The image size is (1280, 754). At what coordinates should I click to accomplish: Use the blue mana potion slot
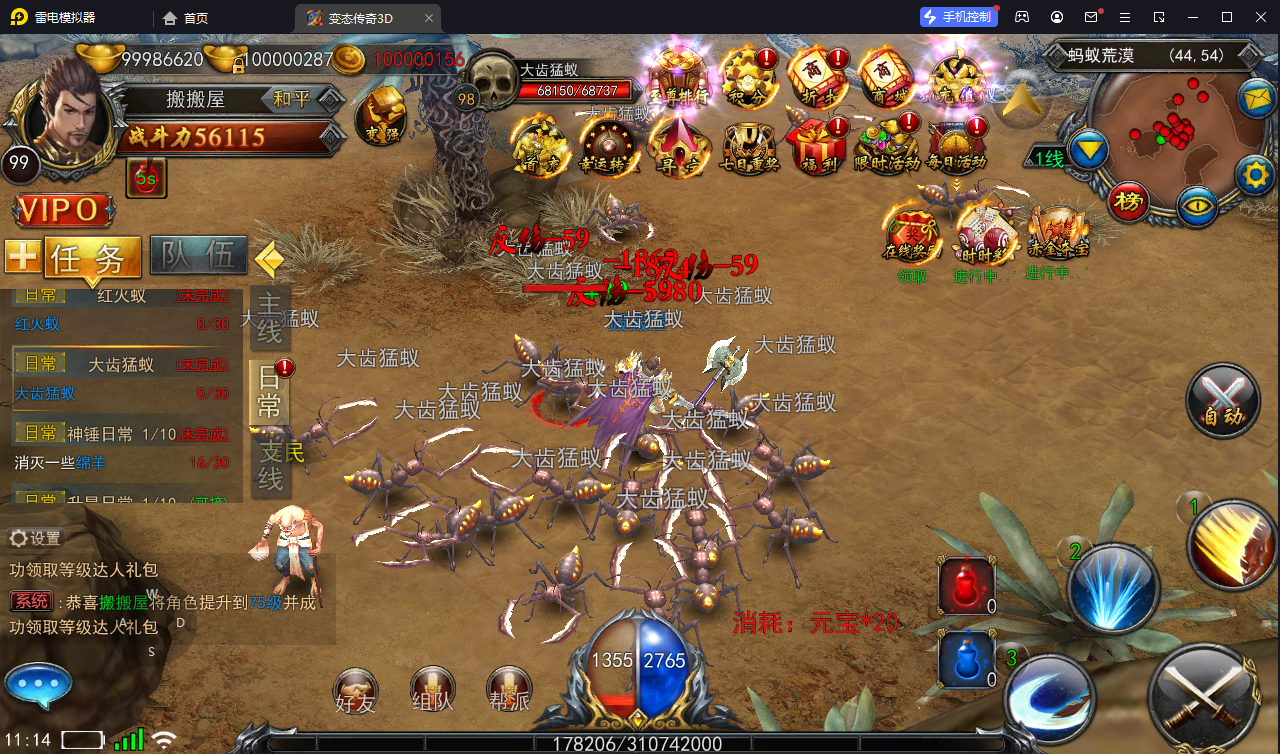(x=966, y=660)
